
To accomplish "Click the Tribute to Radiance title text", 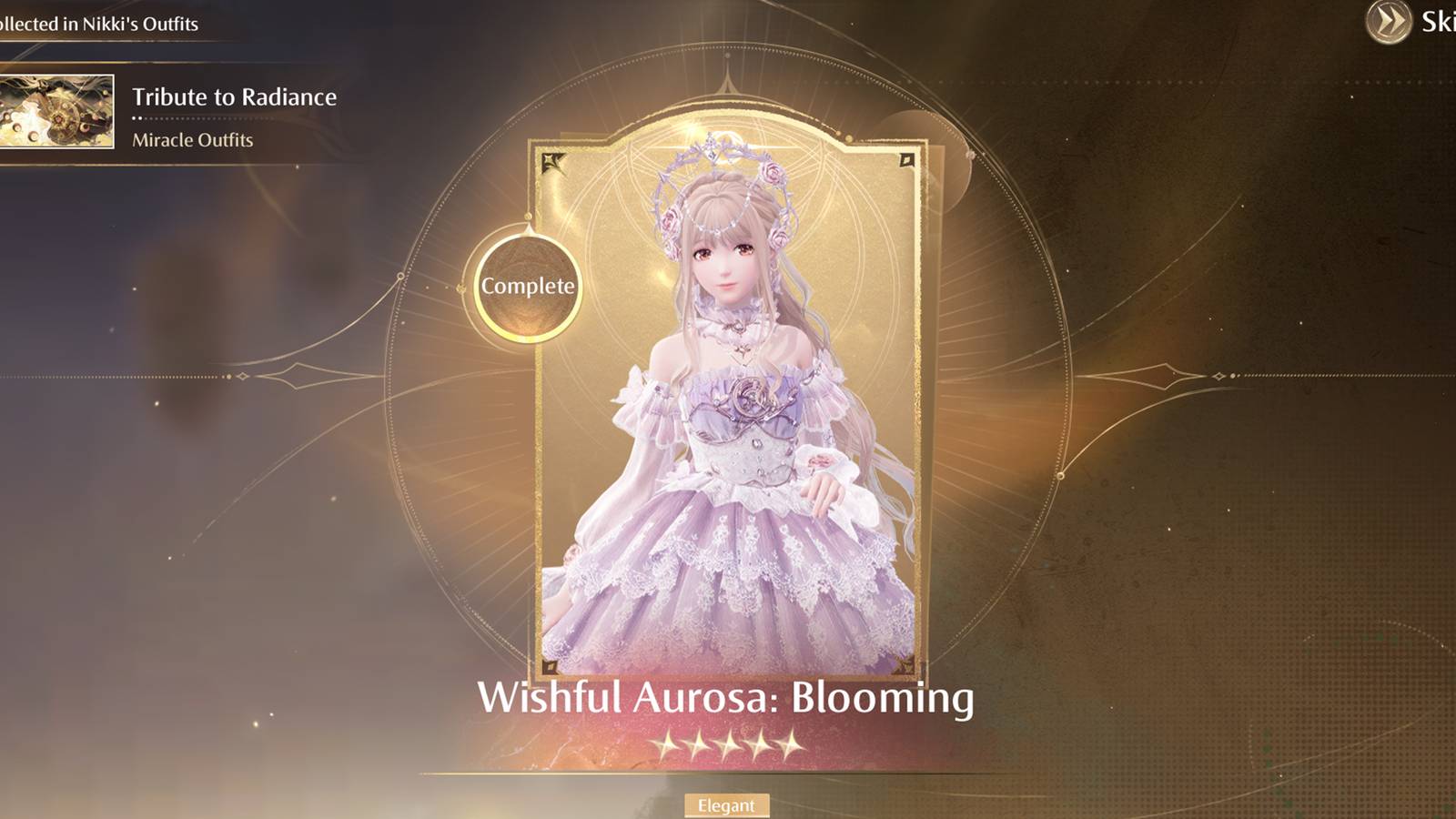I will tap(235, 97).
